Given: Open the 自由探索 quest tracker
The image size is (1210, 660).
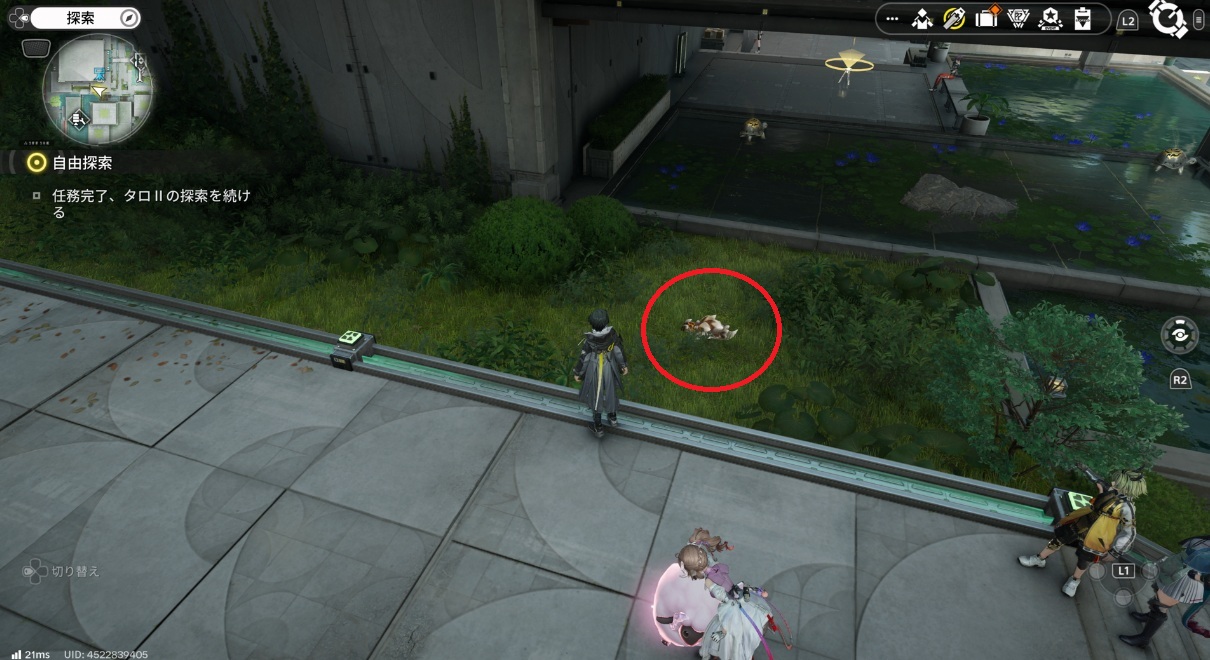Looking at the screenshot, I should 82,163.
